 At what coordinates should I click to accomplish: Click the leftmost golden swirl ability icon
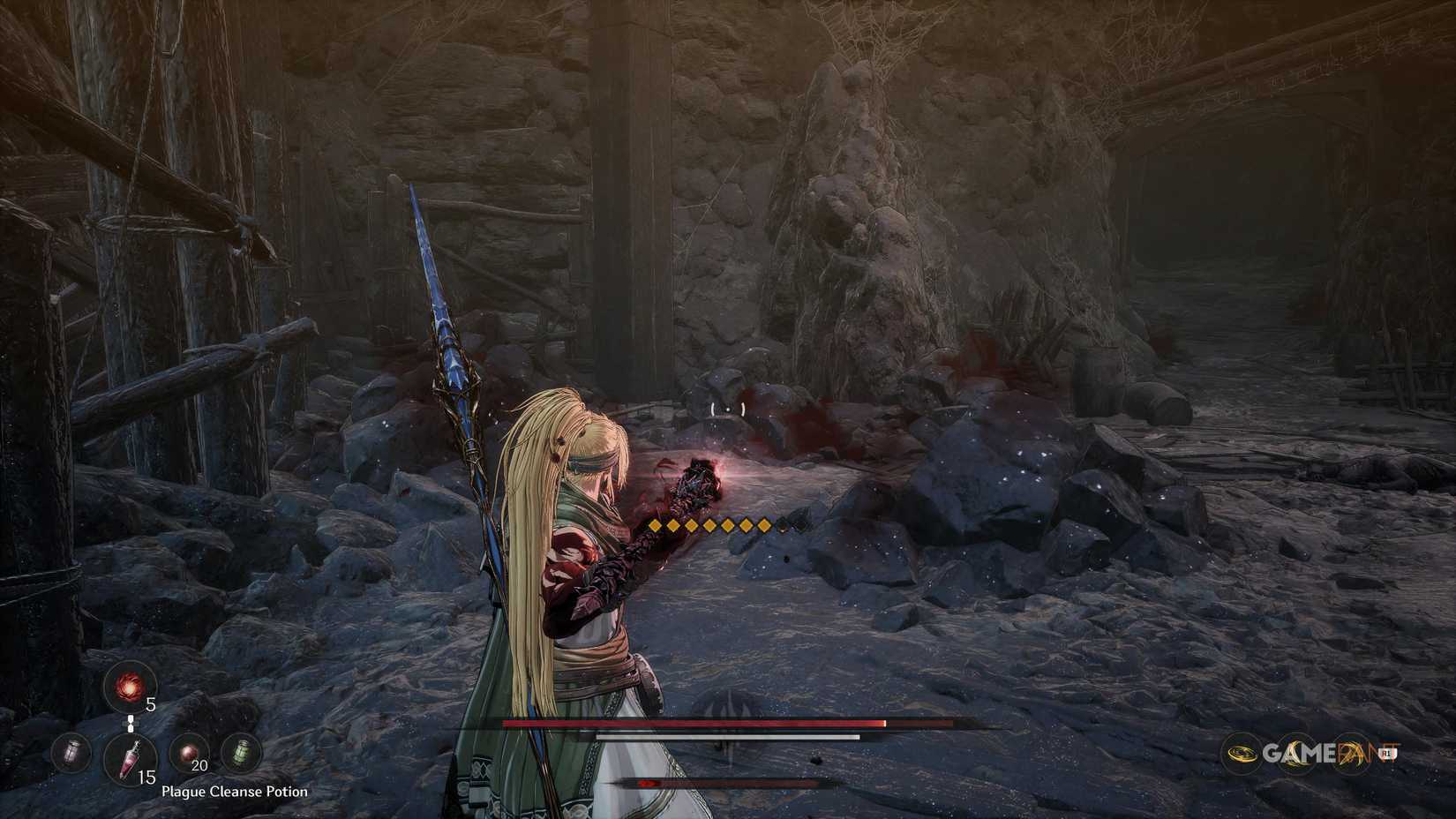point(1242,753)
